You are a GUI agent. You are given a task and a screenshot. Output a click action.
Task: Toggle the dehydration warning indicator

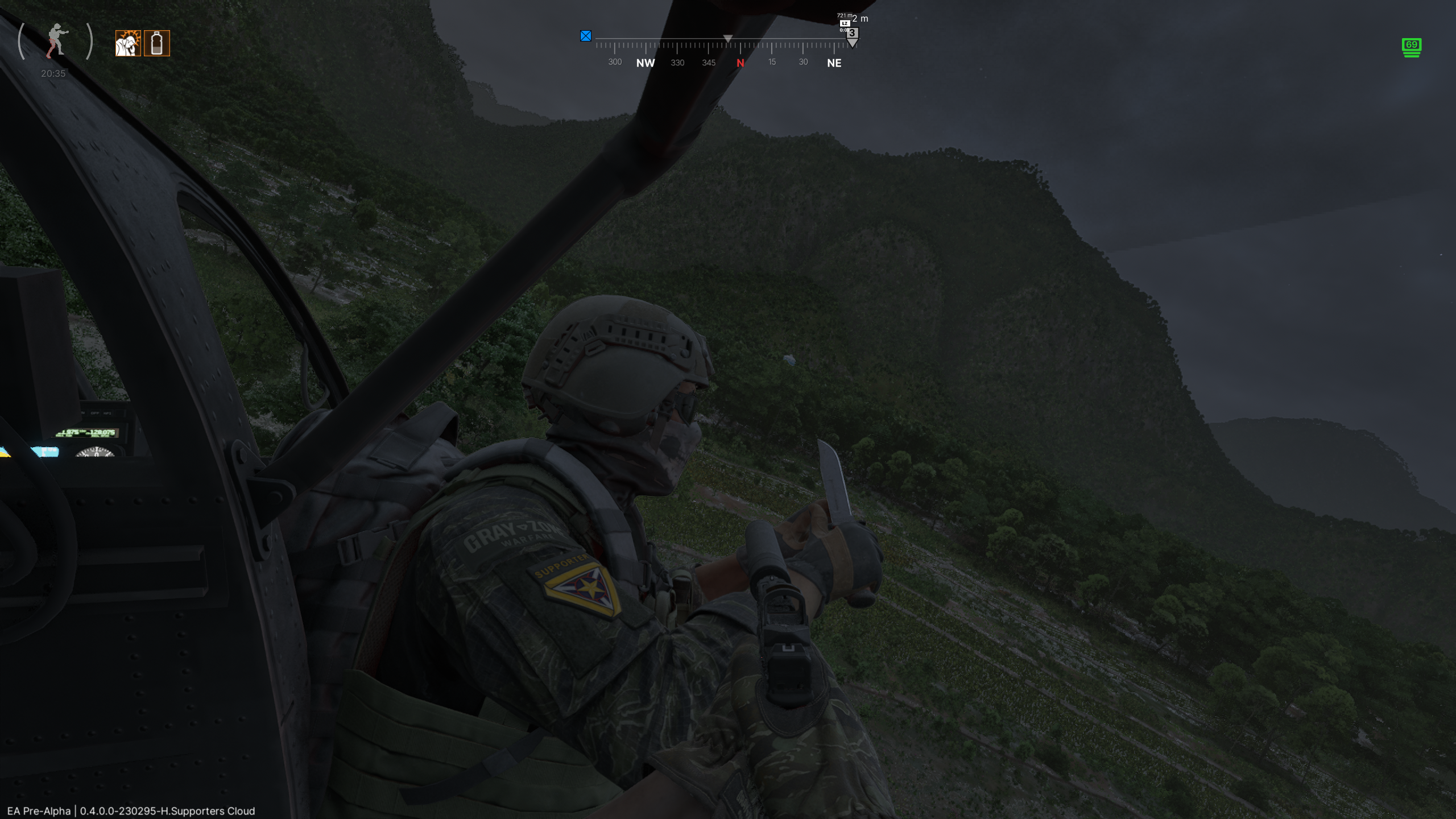(x=157, y=44)
